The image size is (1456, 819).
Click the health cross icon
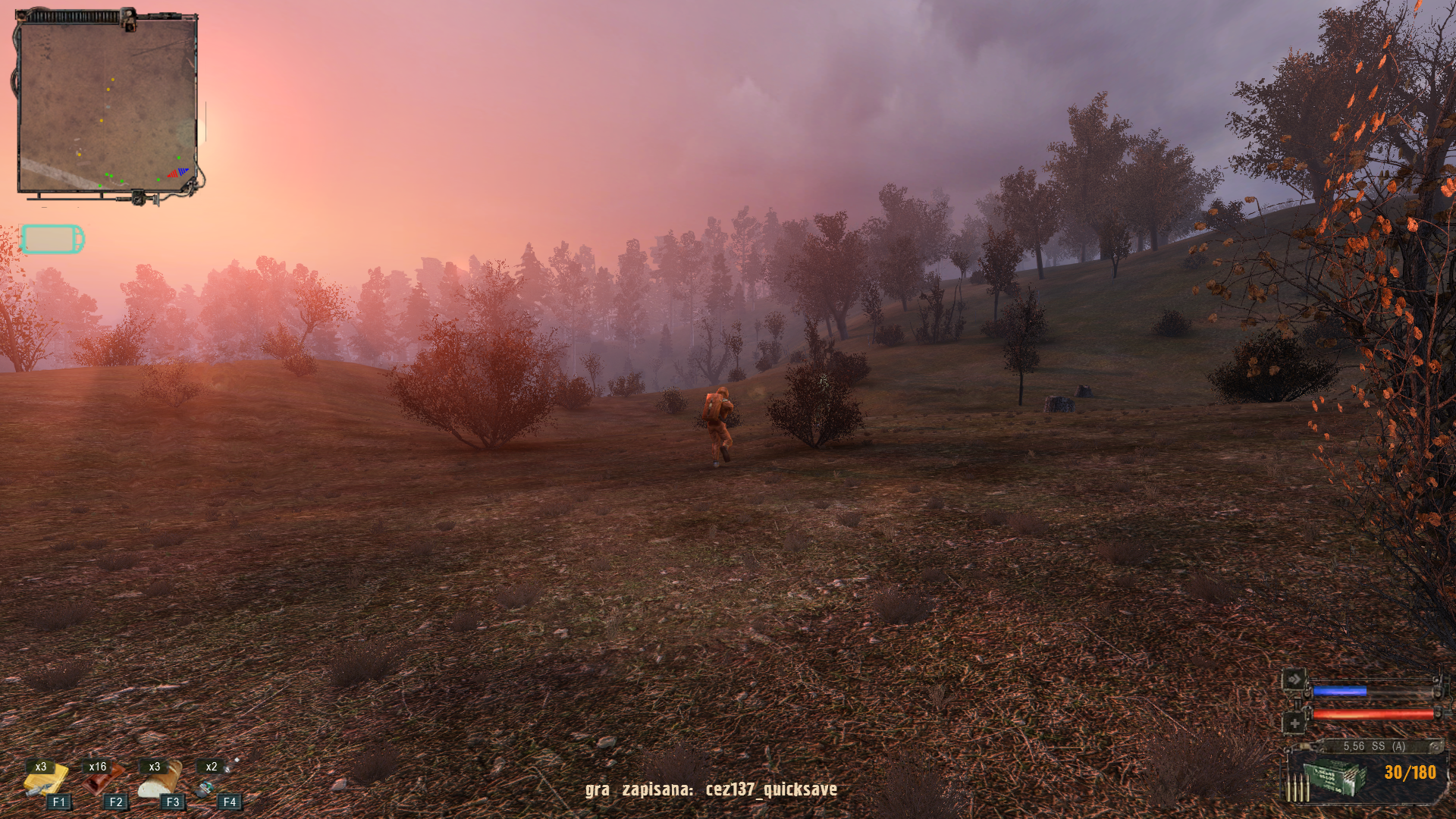(1294, 723)
